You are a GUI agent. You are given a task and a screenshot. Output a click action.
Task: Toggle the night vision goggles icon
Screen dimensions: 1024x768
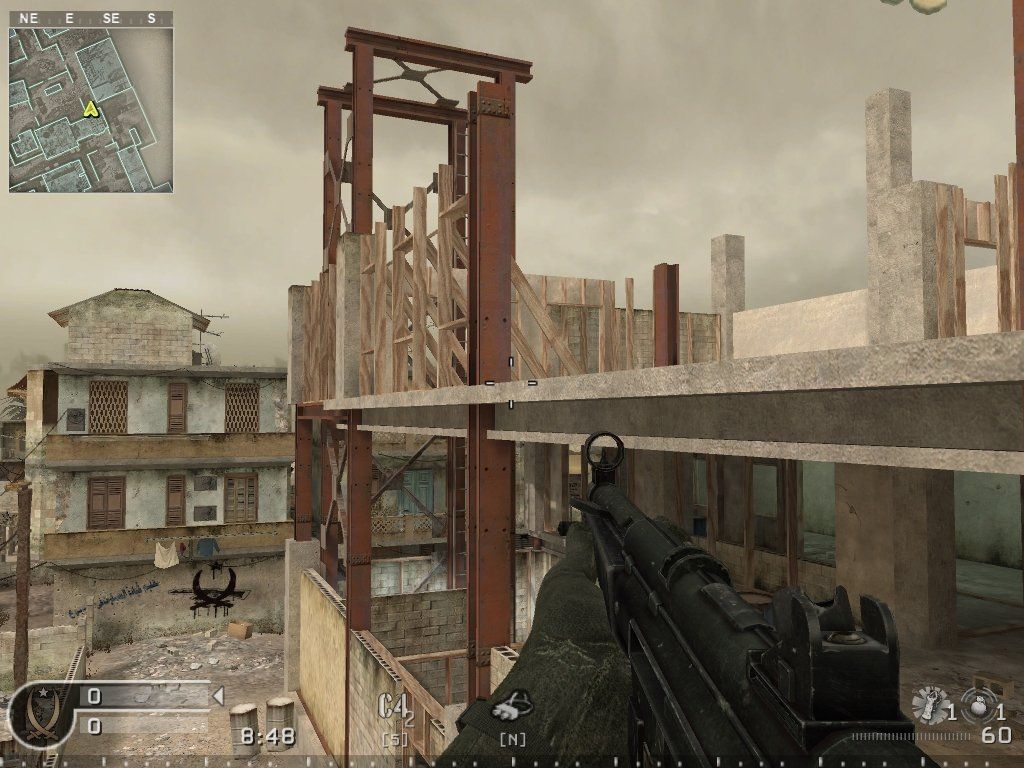(x=512, y=707)
